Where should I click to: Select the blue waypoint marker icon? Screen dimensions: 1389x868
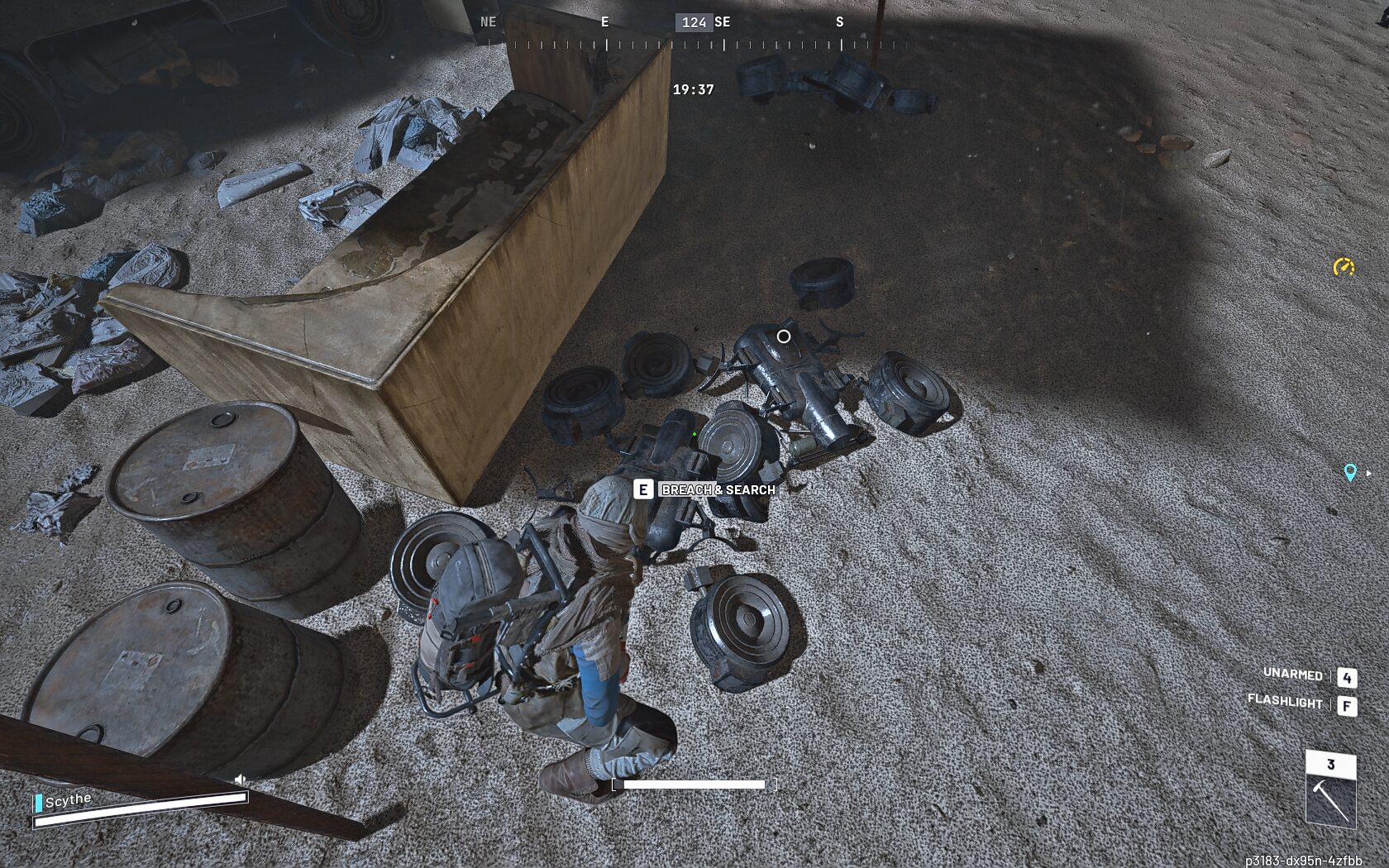pos(1349,472)
